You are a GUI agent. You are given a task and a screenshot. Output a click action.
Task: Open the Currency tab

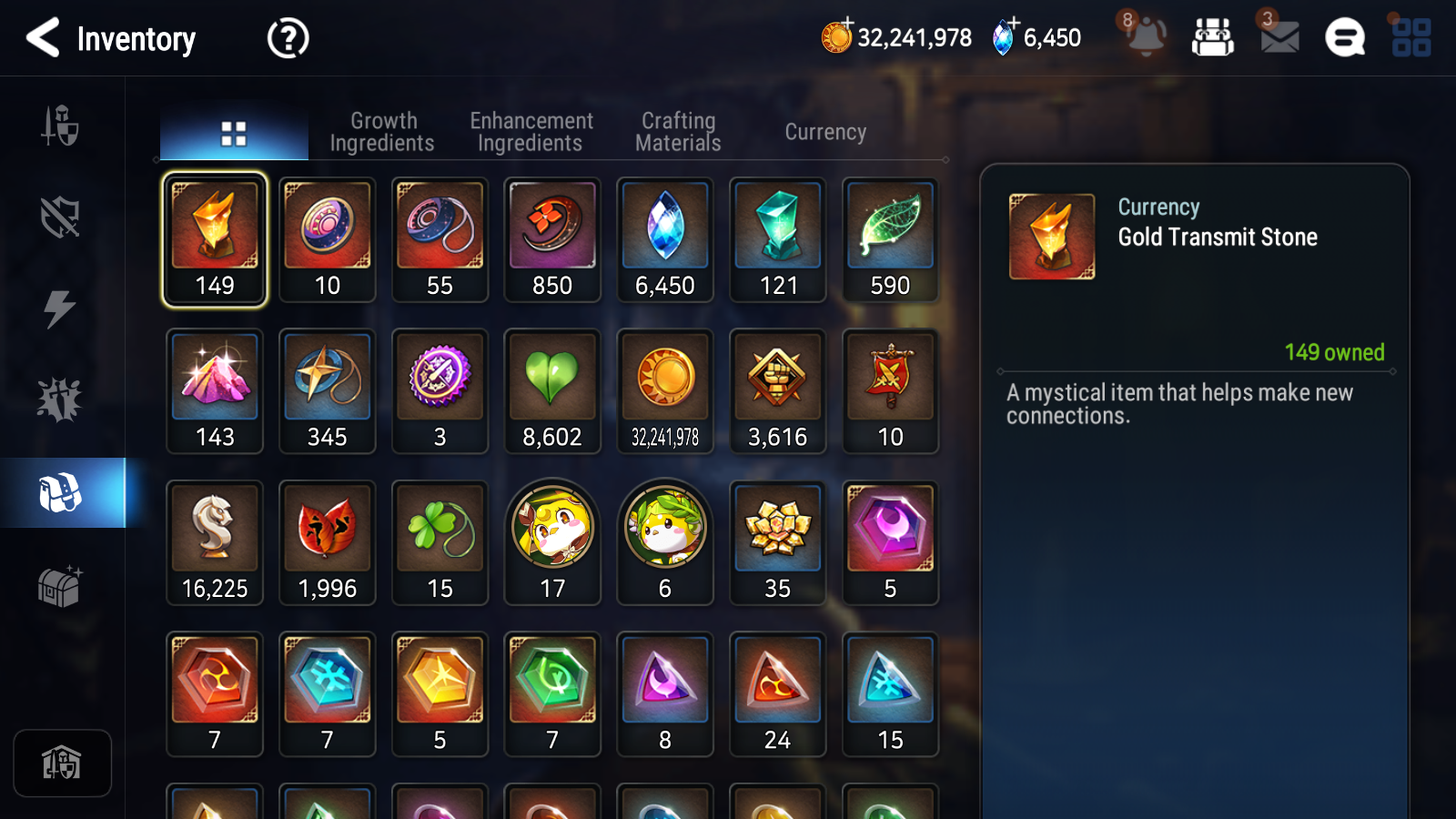coord(825,131)
